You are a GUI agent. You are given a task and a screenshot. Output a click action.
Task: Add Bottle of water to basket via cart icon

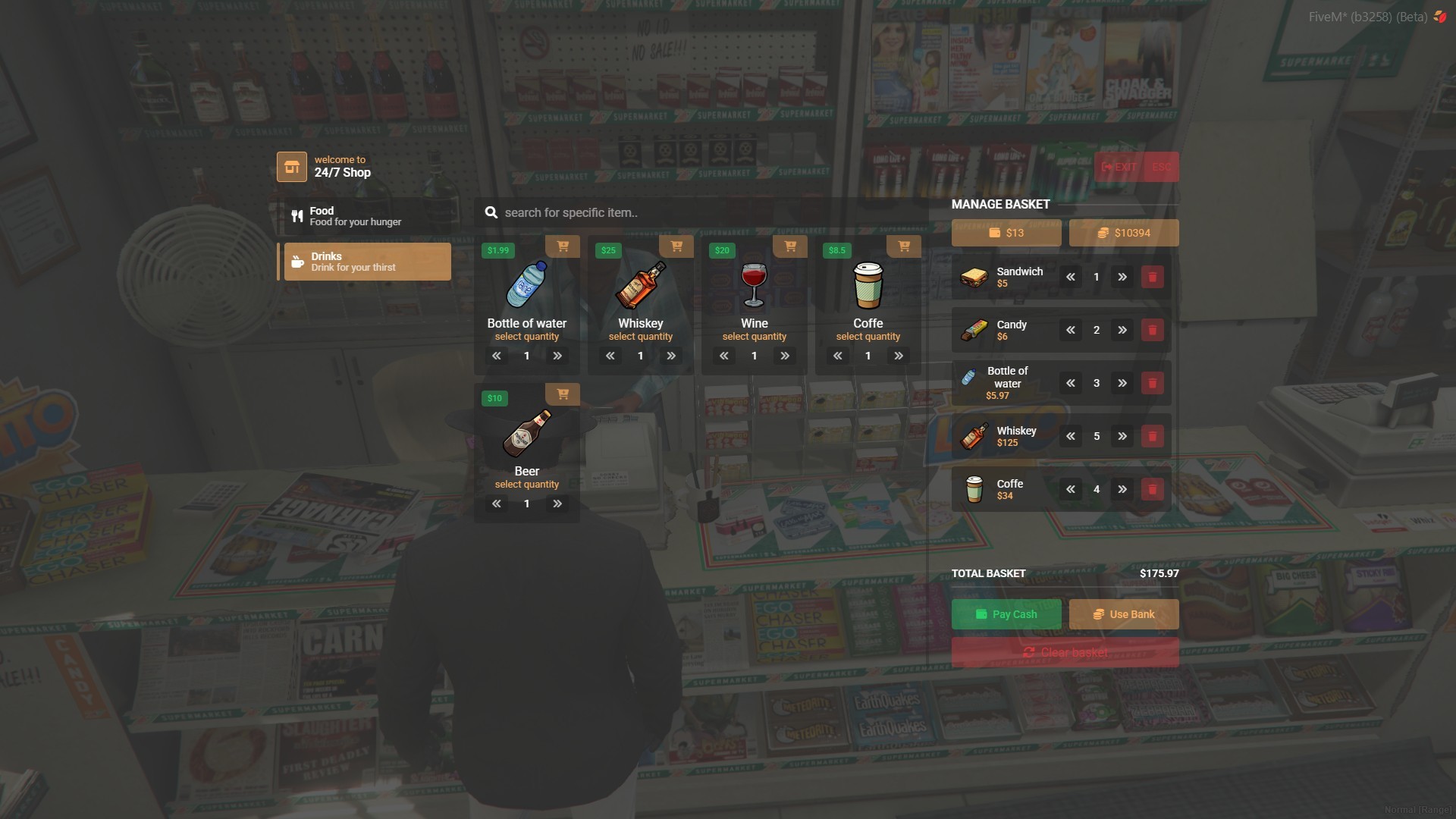(x=563, y=246)
